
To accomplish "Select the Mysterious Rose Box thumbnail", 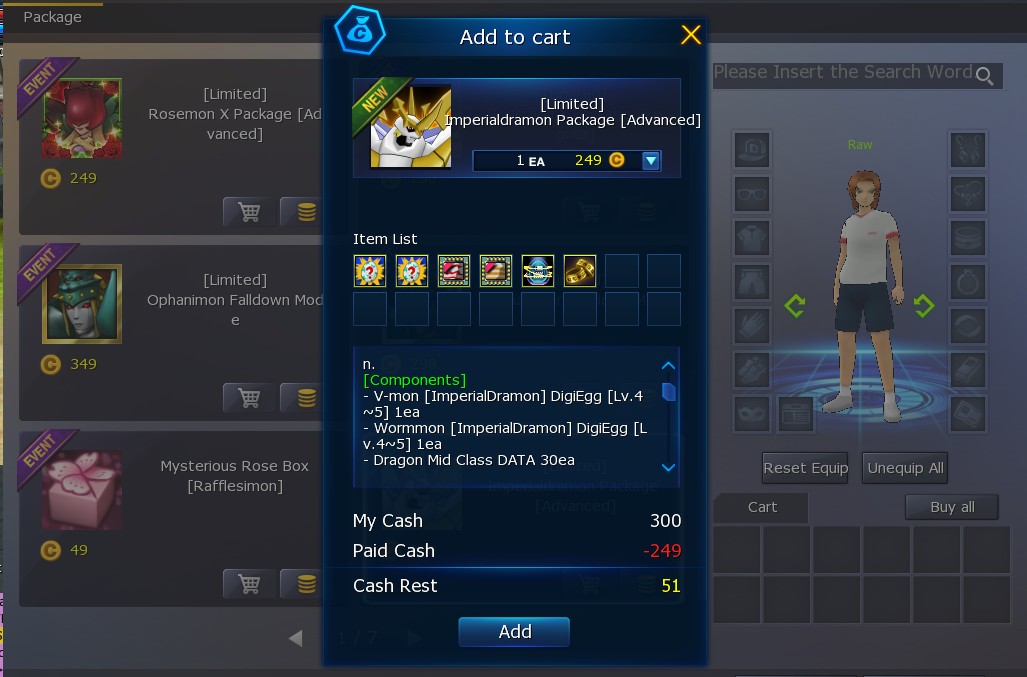I will (x=82, y=490).
